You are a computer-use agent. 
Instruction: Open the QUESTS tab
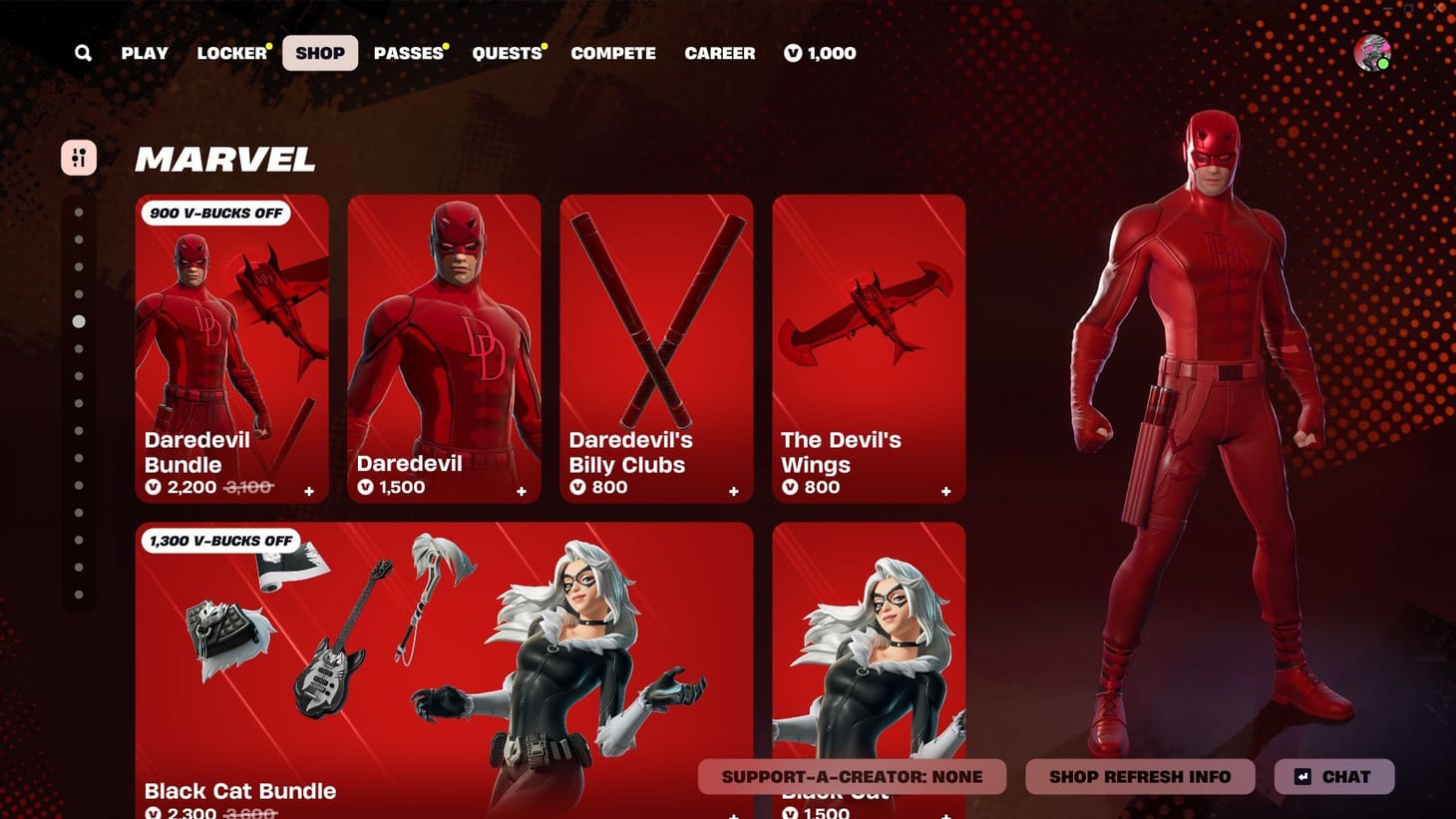point(508,53)
